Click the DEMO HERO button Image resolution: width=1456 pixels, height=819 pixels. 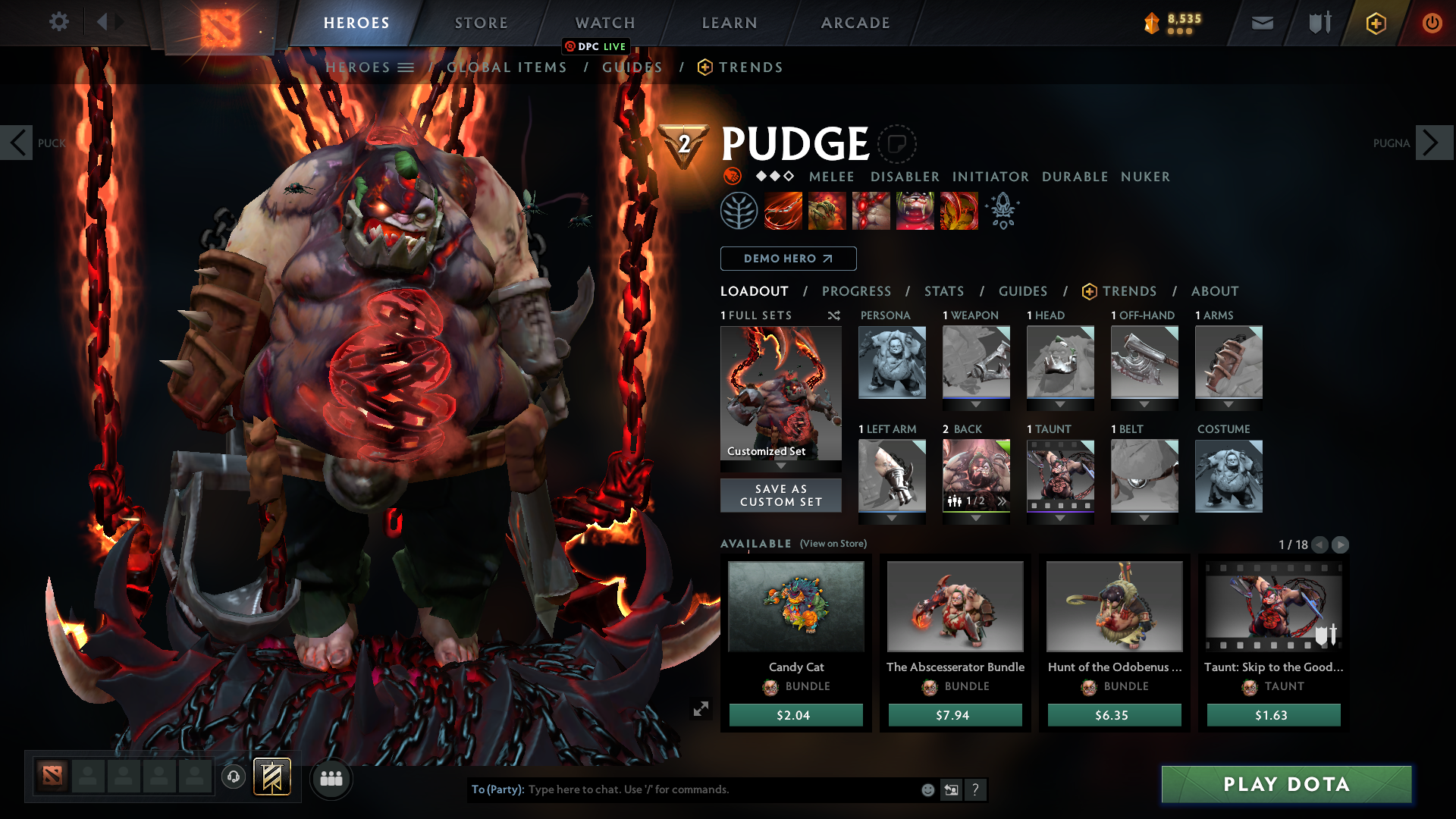[788, 259]
